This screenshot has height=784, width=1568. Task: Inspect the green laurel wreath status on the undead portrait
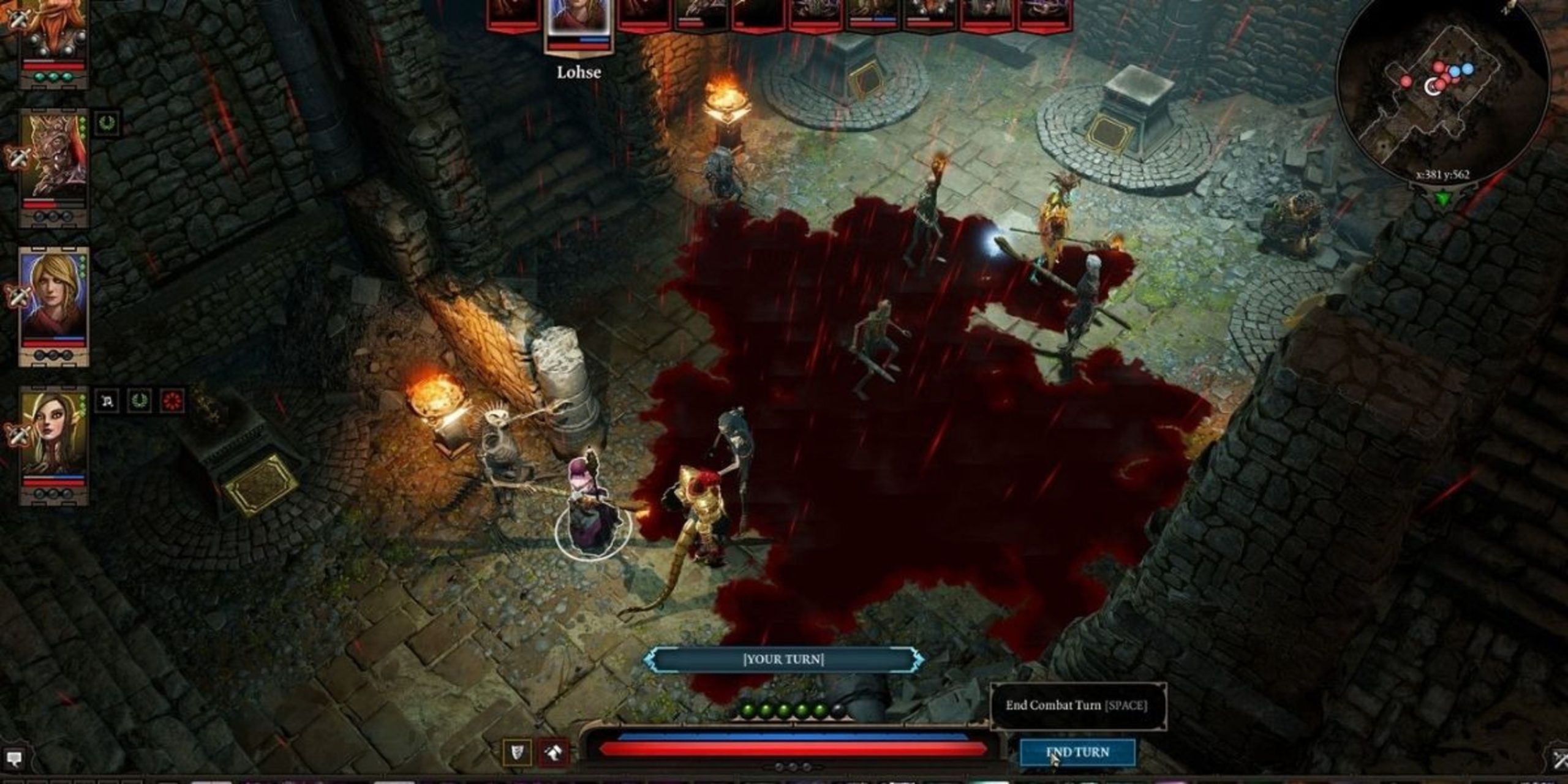[x=108, y=123]
